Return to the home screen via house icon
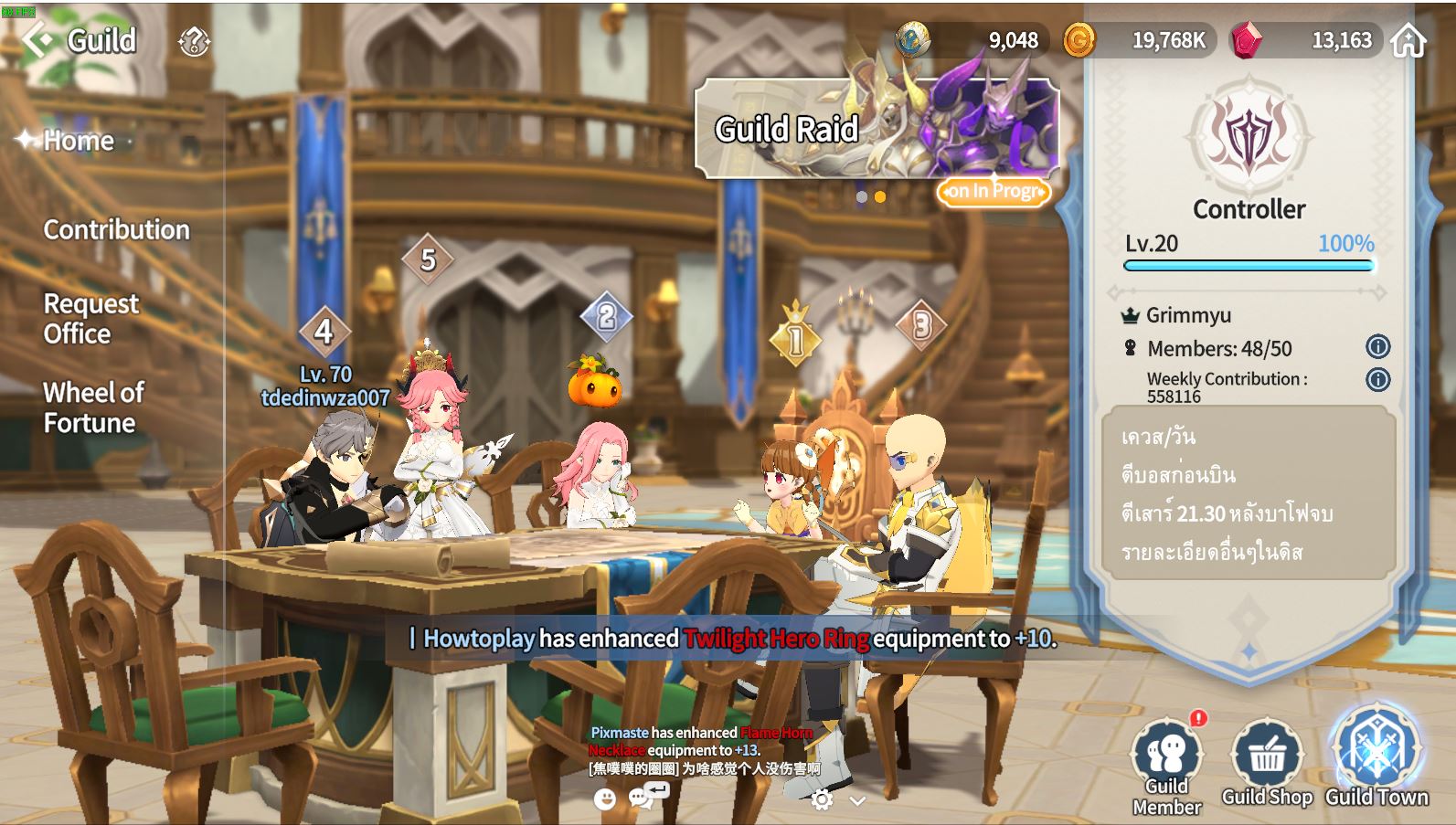 [1408, 40]
